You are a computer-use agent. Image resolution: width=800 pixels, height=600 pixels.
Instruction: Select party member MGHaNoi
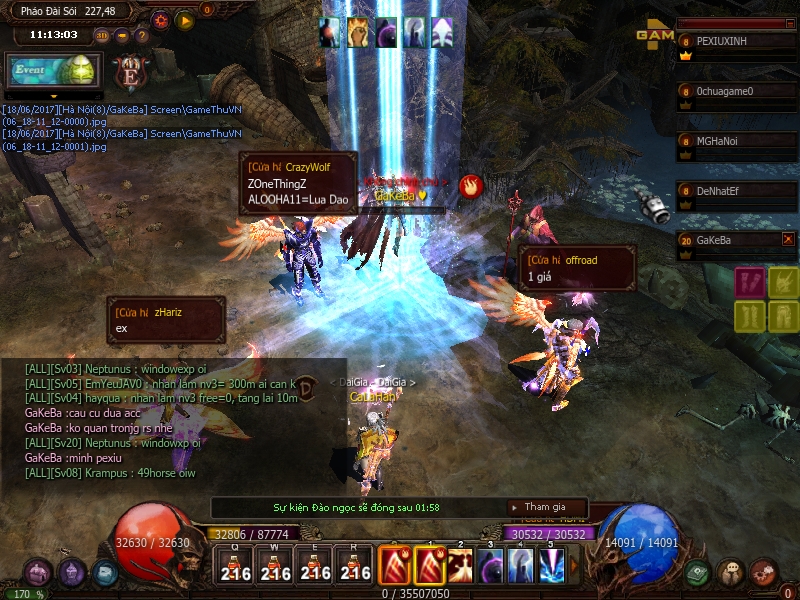tap(735, 142)
